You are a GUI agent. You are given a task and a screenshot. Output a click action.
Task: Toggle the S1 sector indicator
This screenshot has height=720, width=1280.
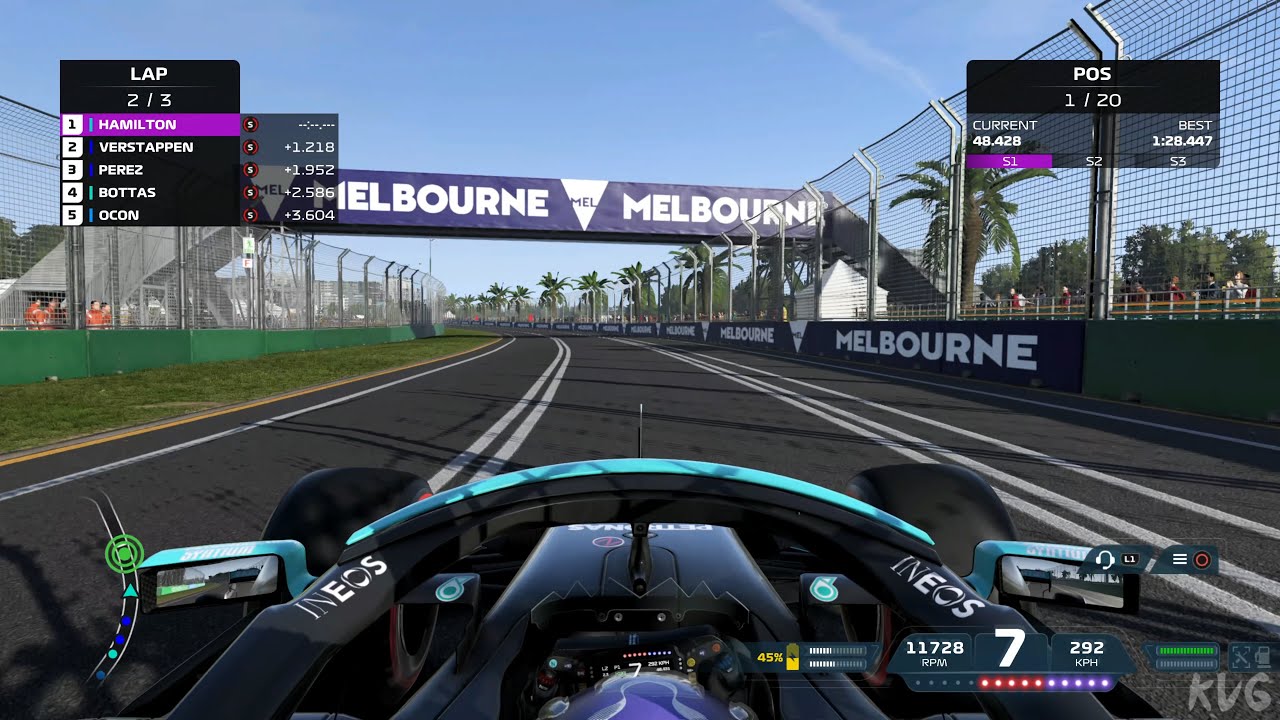pos(1010,160)
